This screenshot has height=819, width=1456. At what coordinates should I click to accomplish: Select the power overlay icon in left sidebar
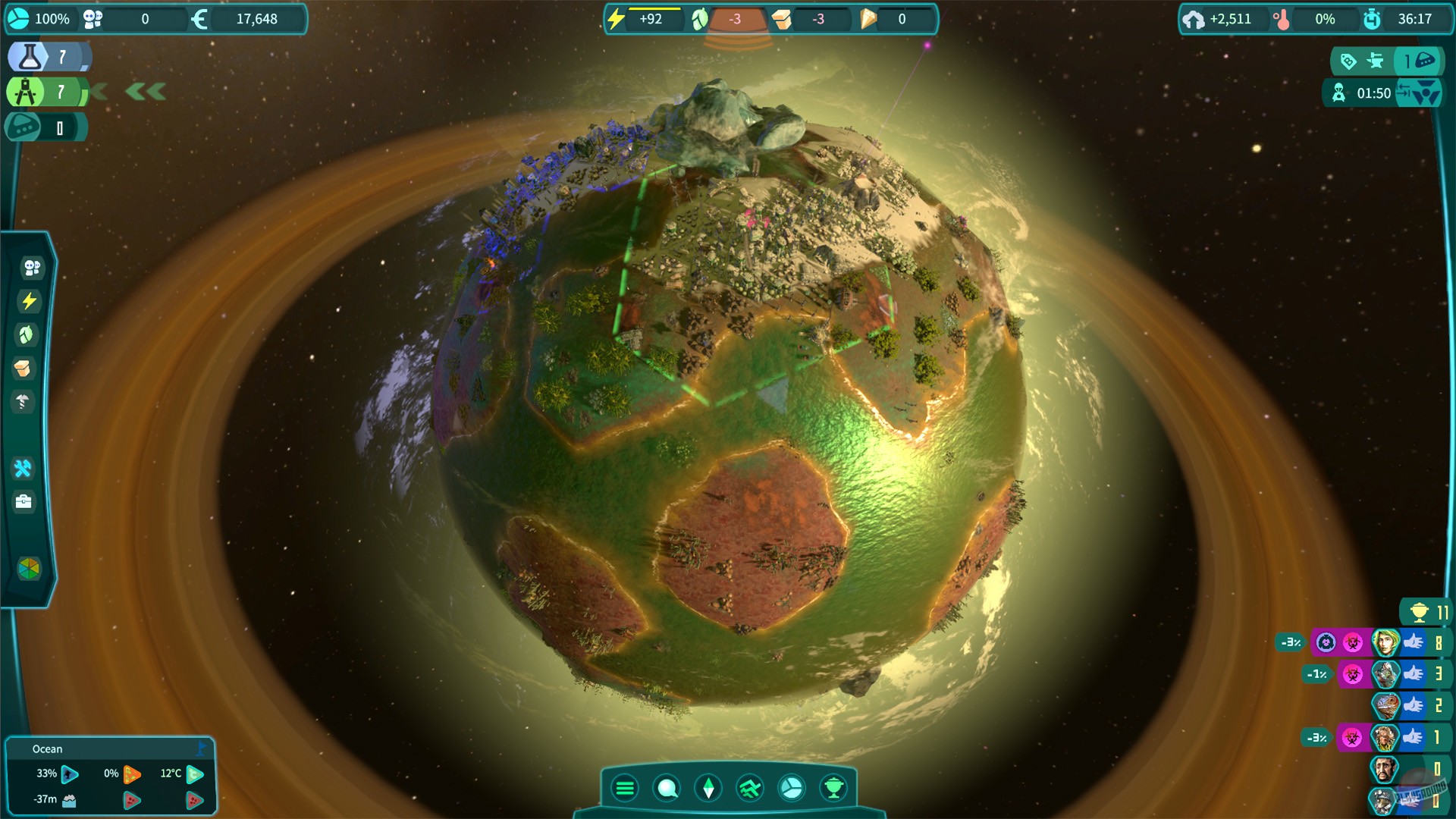[x=29, y=301]
